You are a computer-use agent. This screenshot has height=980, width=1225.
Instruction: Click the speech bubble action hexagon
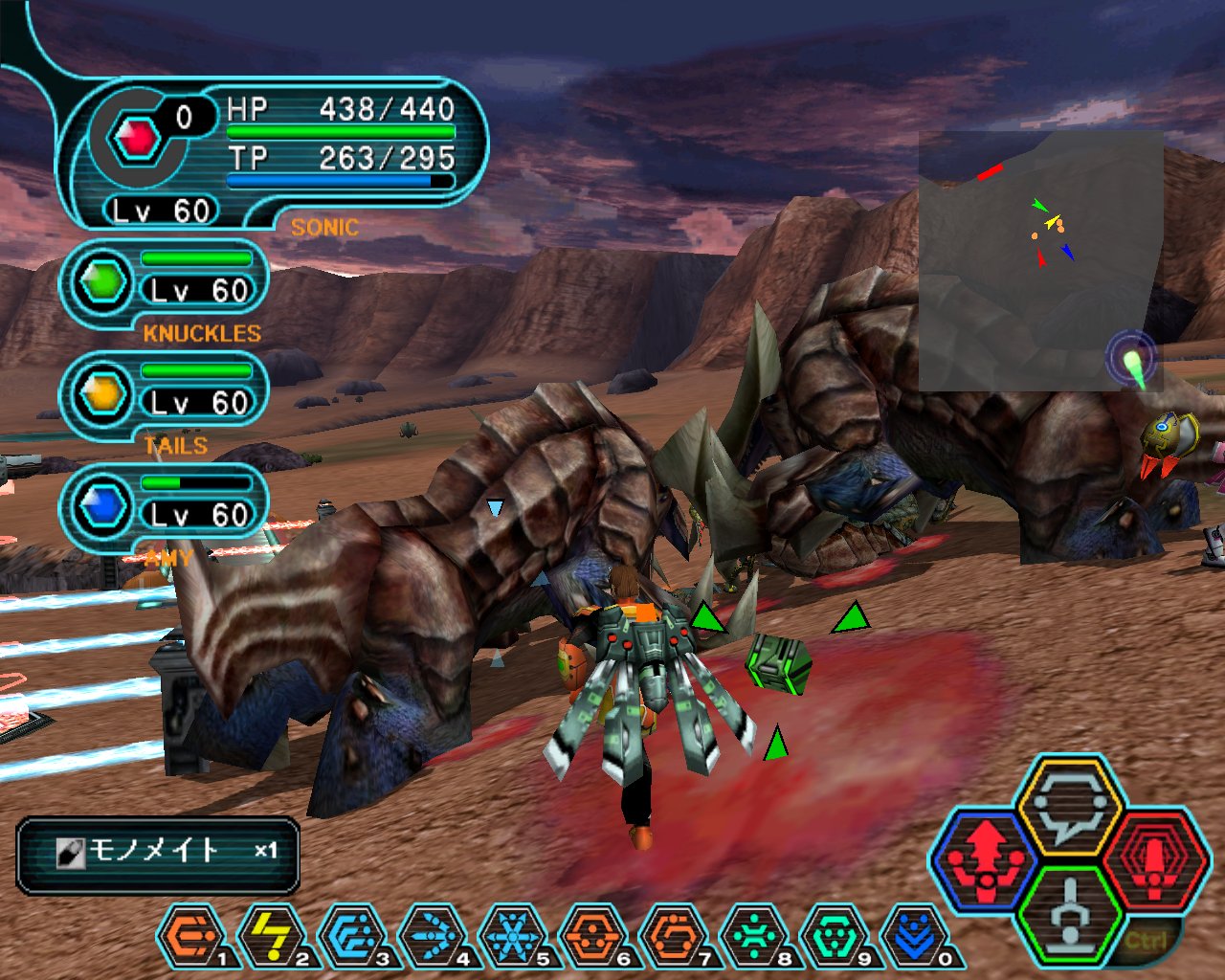pyautogui.click(x=1069, y=807)
